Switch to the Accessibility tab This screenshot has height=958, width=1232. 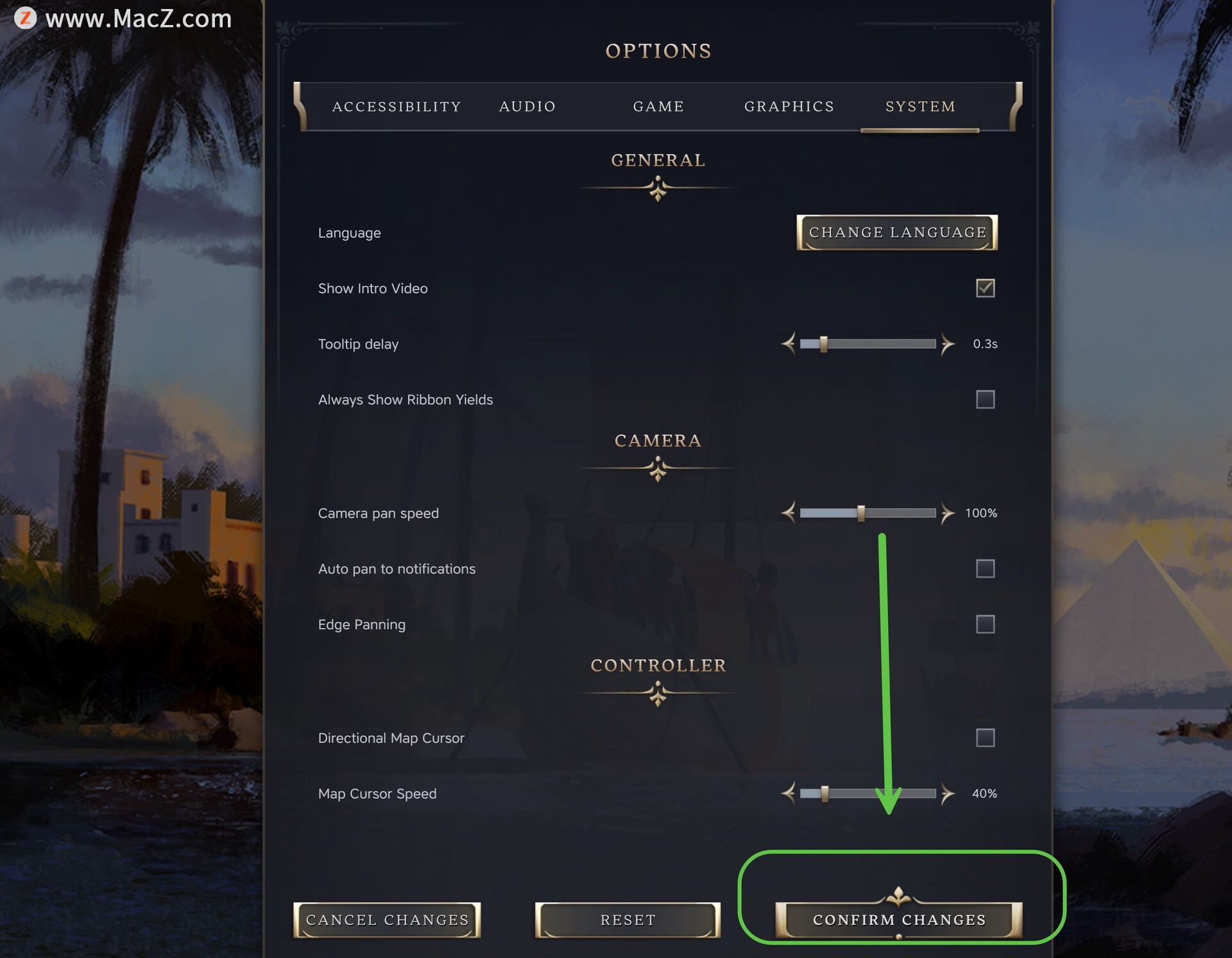[x=397, y=107]
